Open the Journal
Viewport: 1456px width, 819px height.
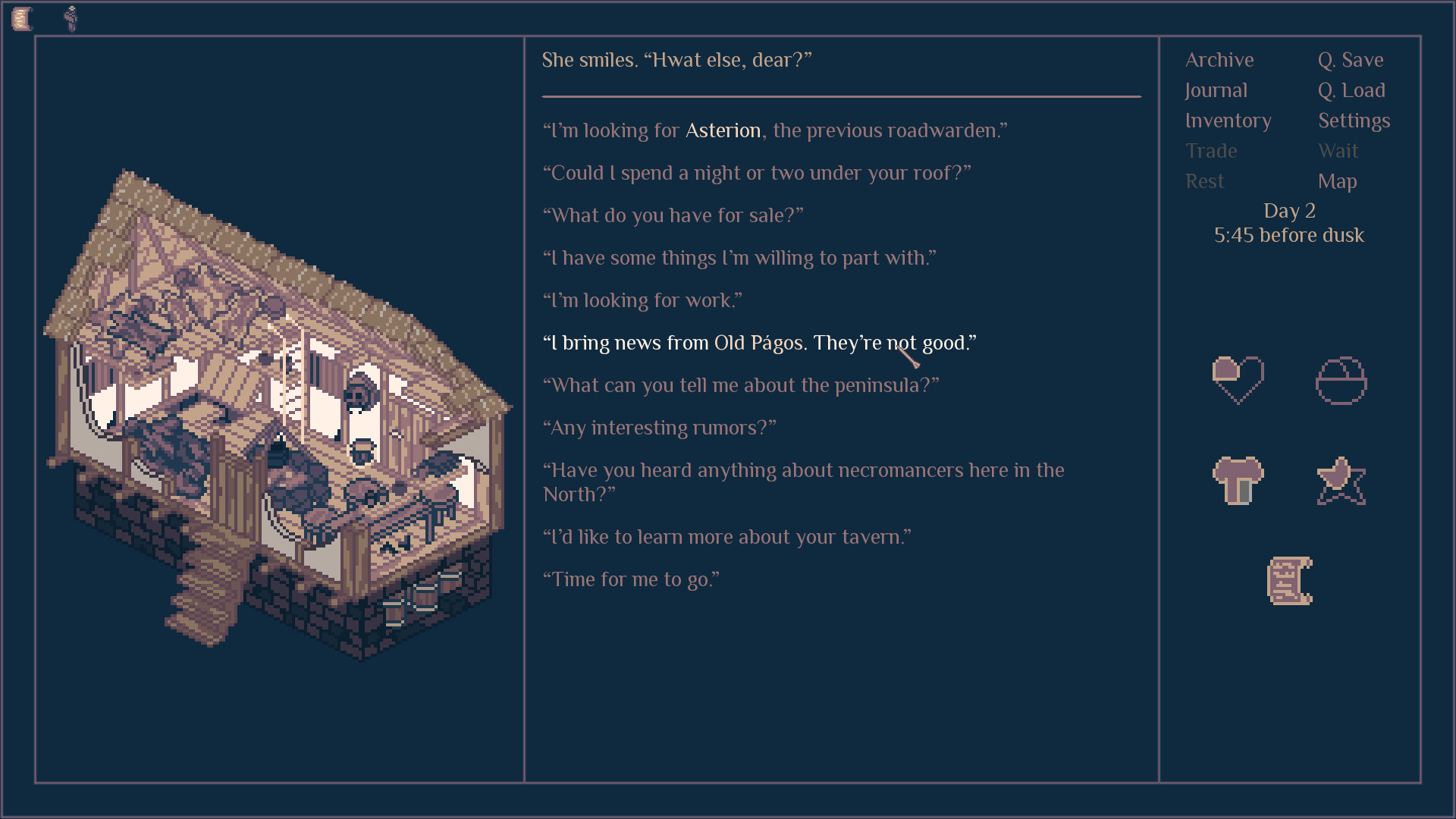coord(1215,90)
